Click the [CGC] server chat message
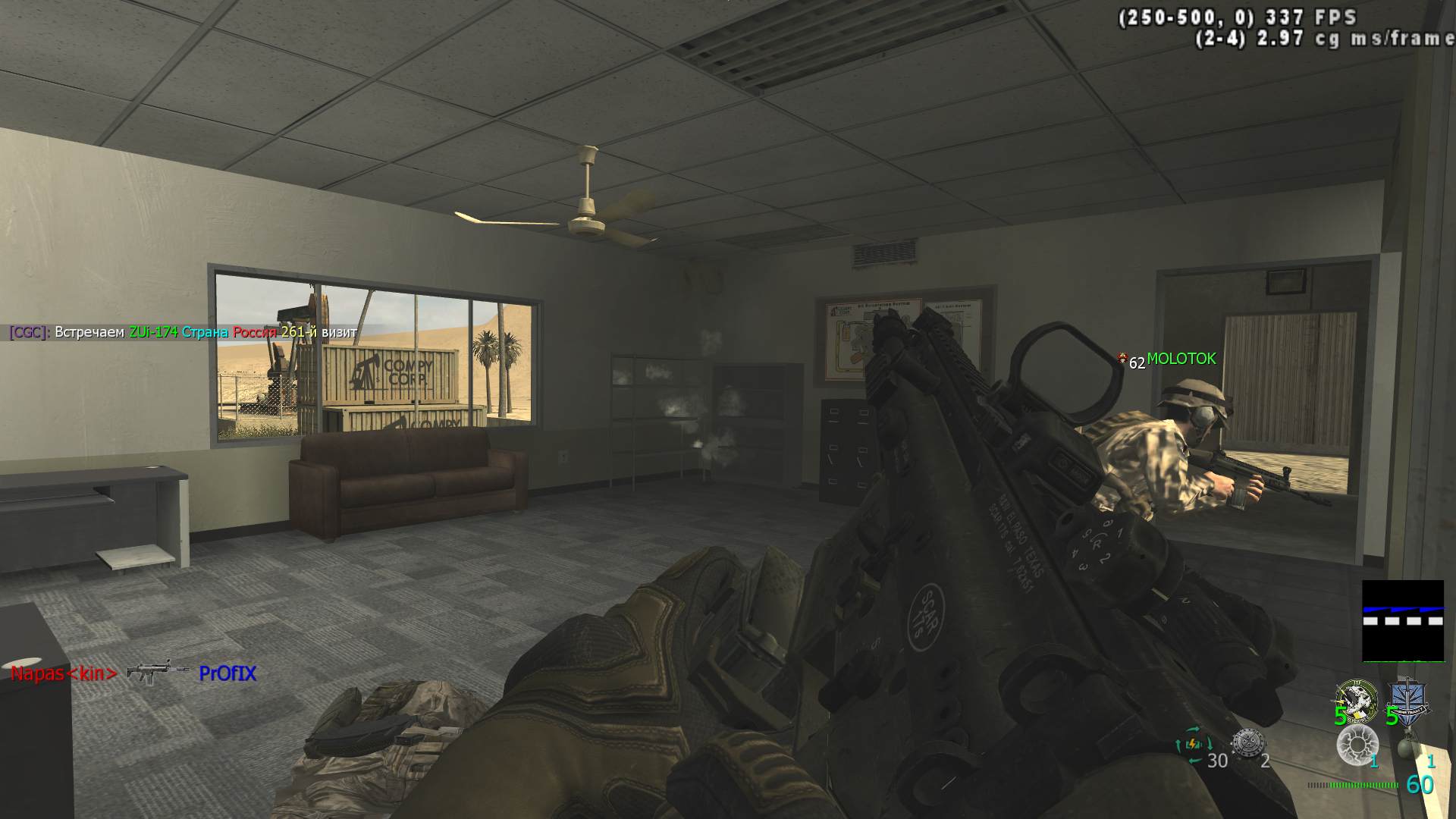This screenshot has height=819, width=1456. coord(182,332)
